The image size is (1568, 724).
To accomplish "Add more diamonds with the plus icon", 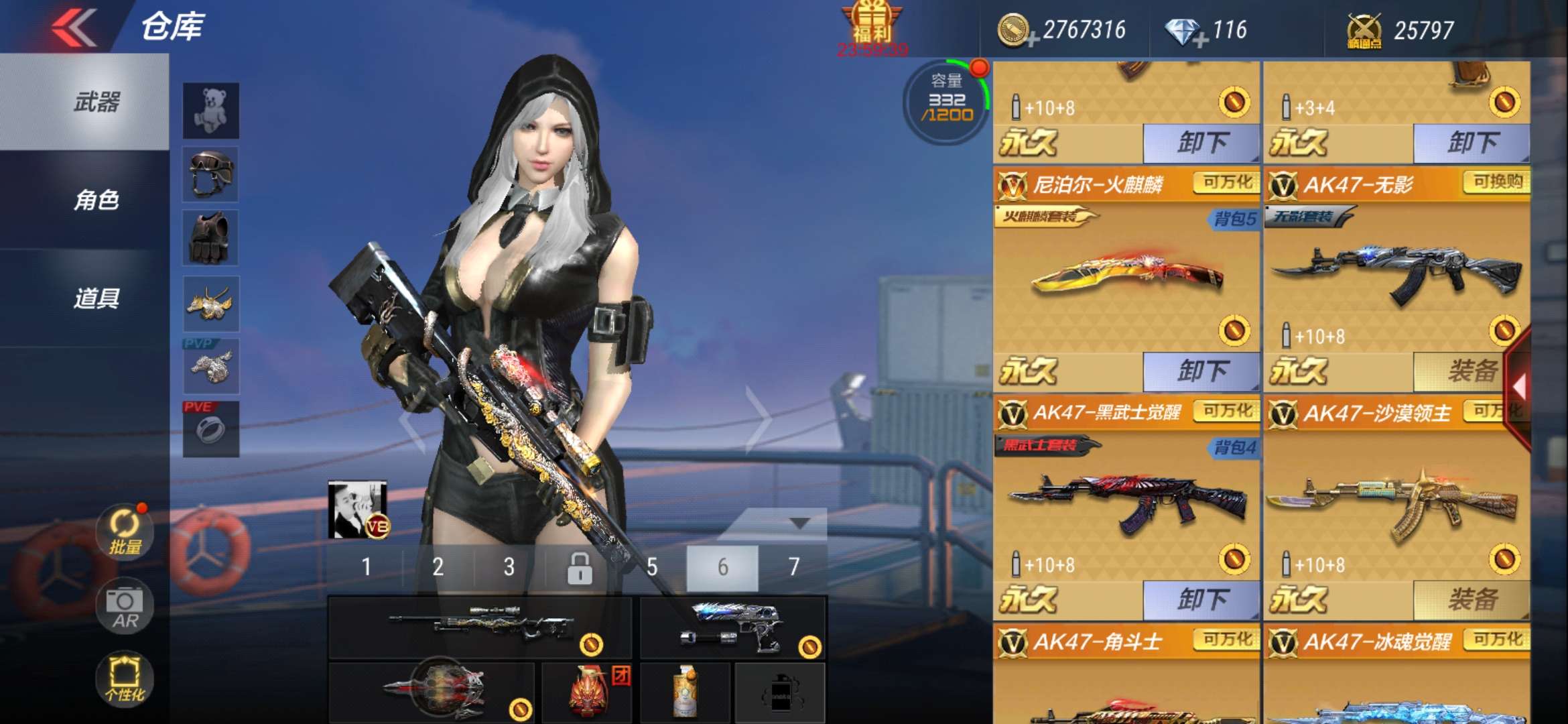I will click(1200, 41).
